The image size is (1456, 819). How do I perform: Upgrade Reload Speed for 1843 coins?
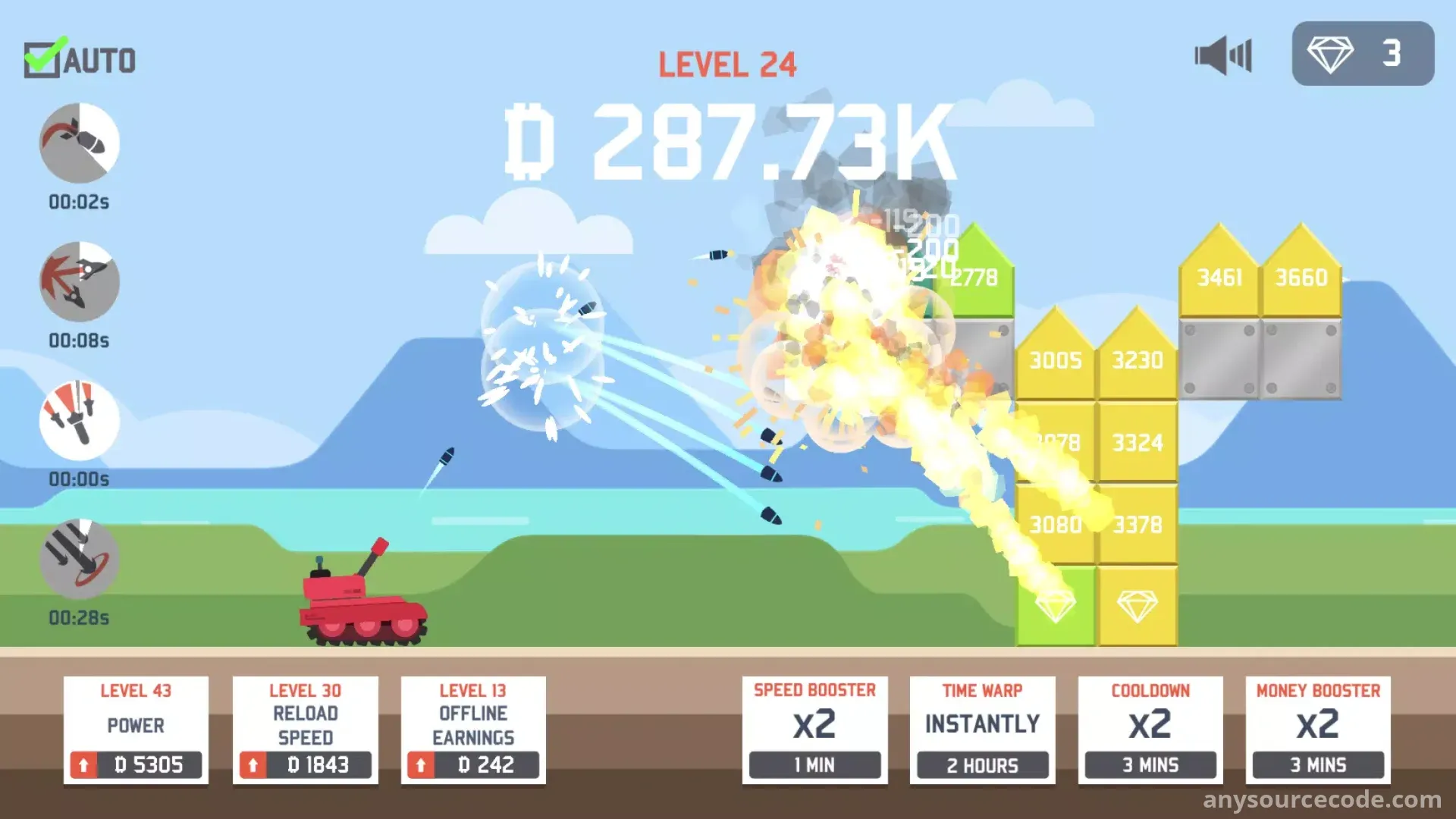point(305,764)
